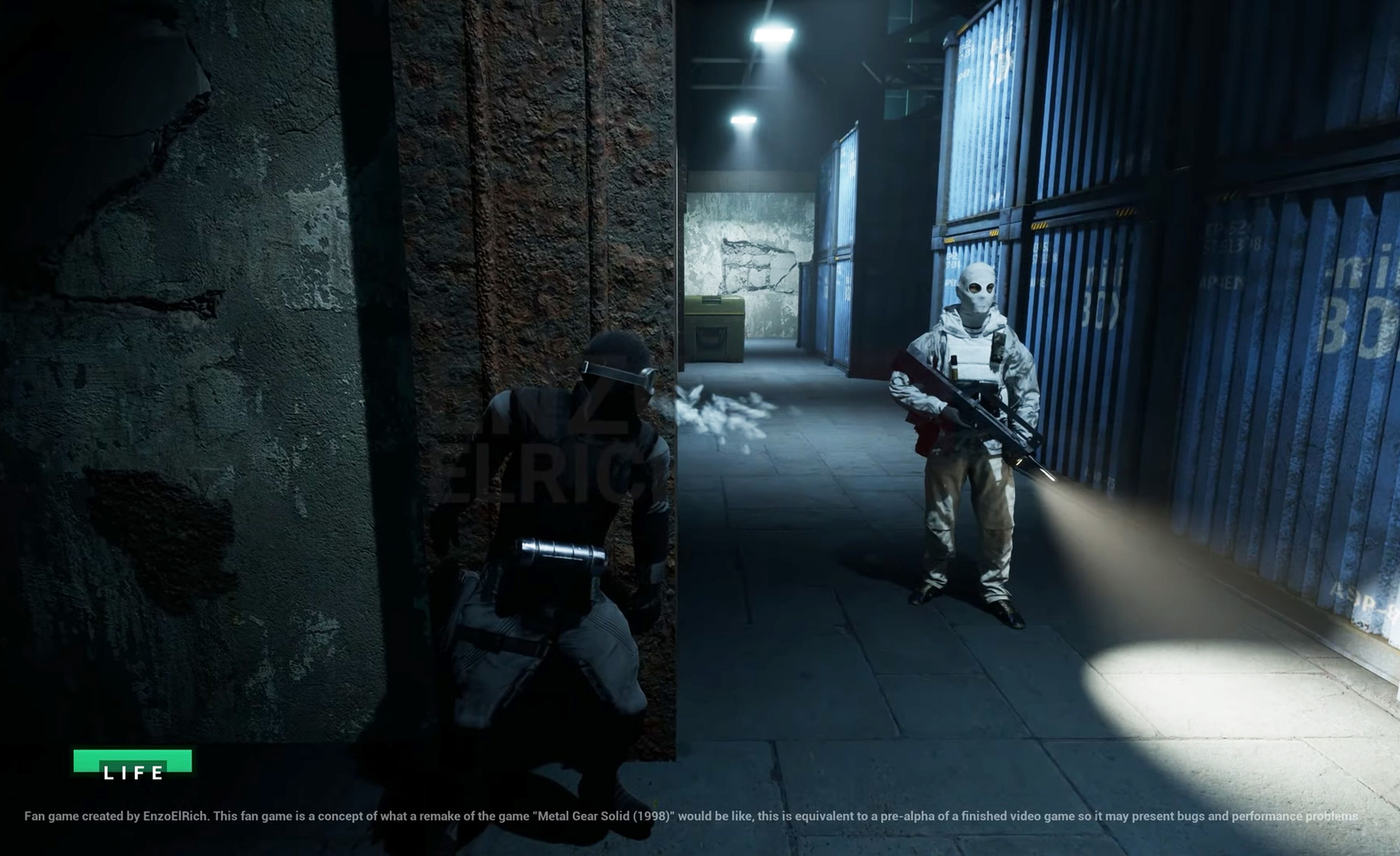Select the grenade pouch on the guard's vest
1400x856 pixels.
[953, 367]
